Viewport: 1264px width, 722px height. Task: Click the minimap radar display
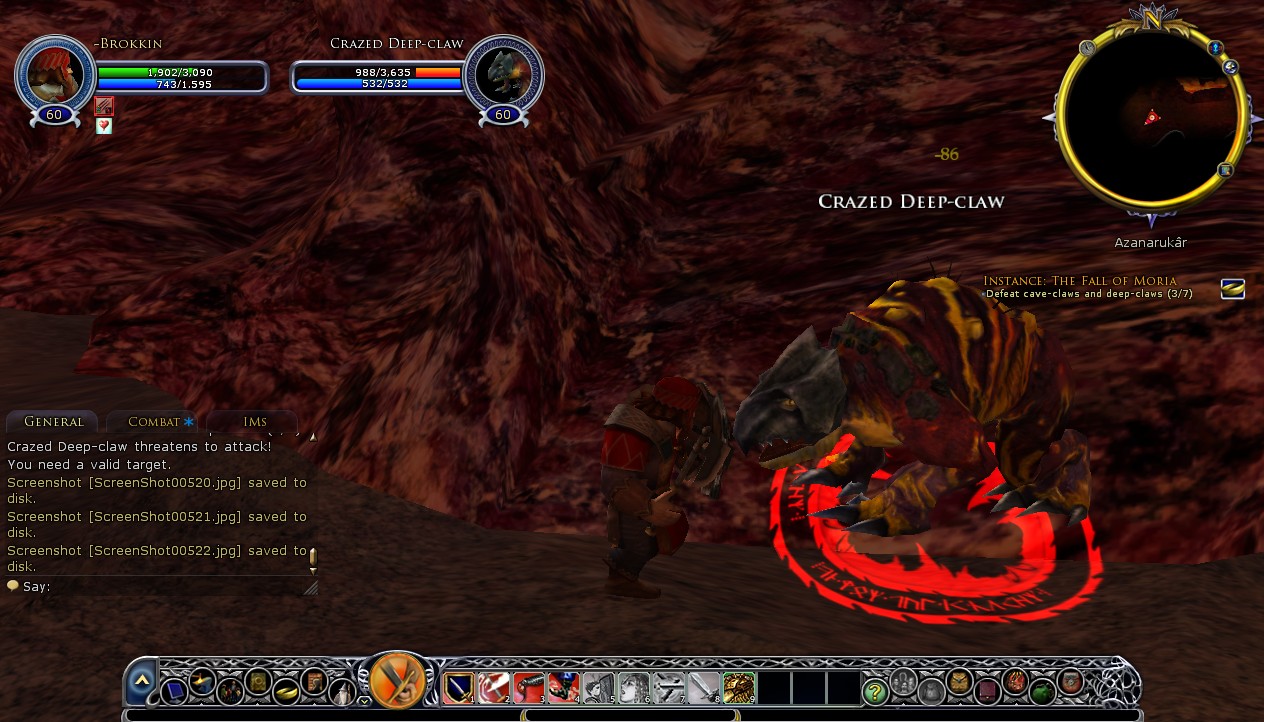(x=1150, y=120)
